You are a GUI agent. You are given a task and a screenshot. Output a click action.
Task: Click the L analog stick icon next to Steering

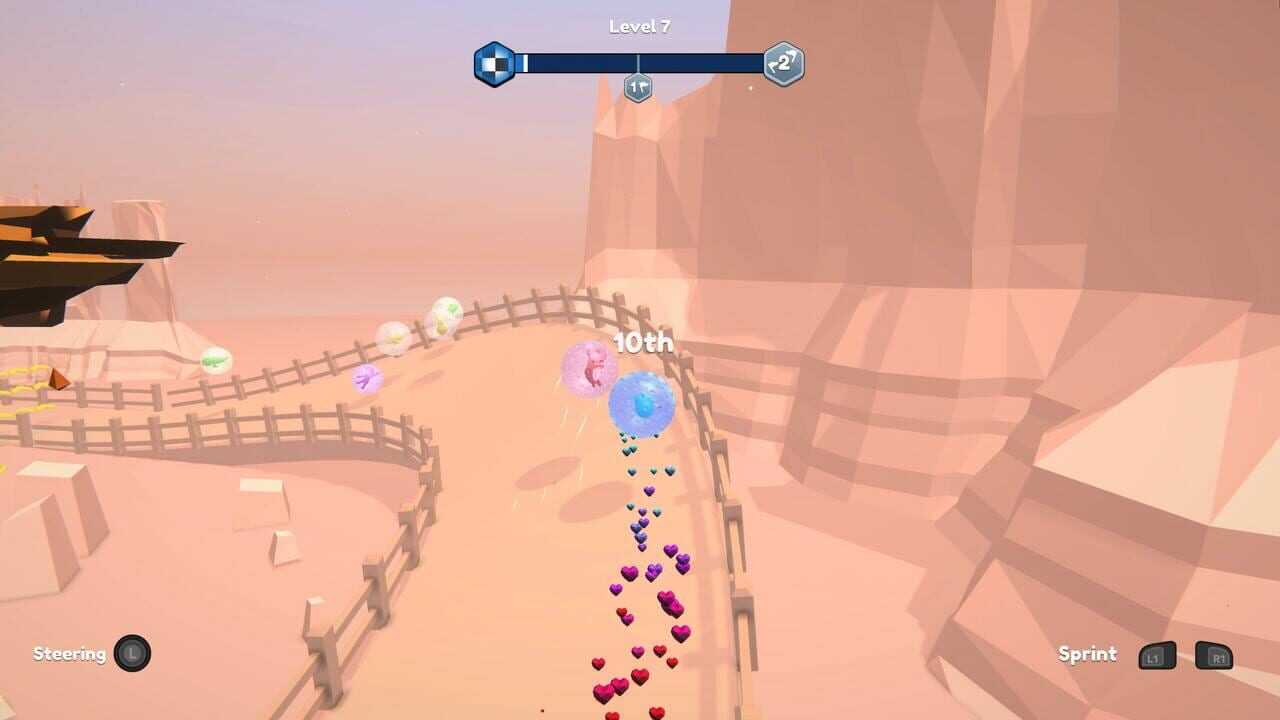point(131,654)
